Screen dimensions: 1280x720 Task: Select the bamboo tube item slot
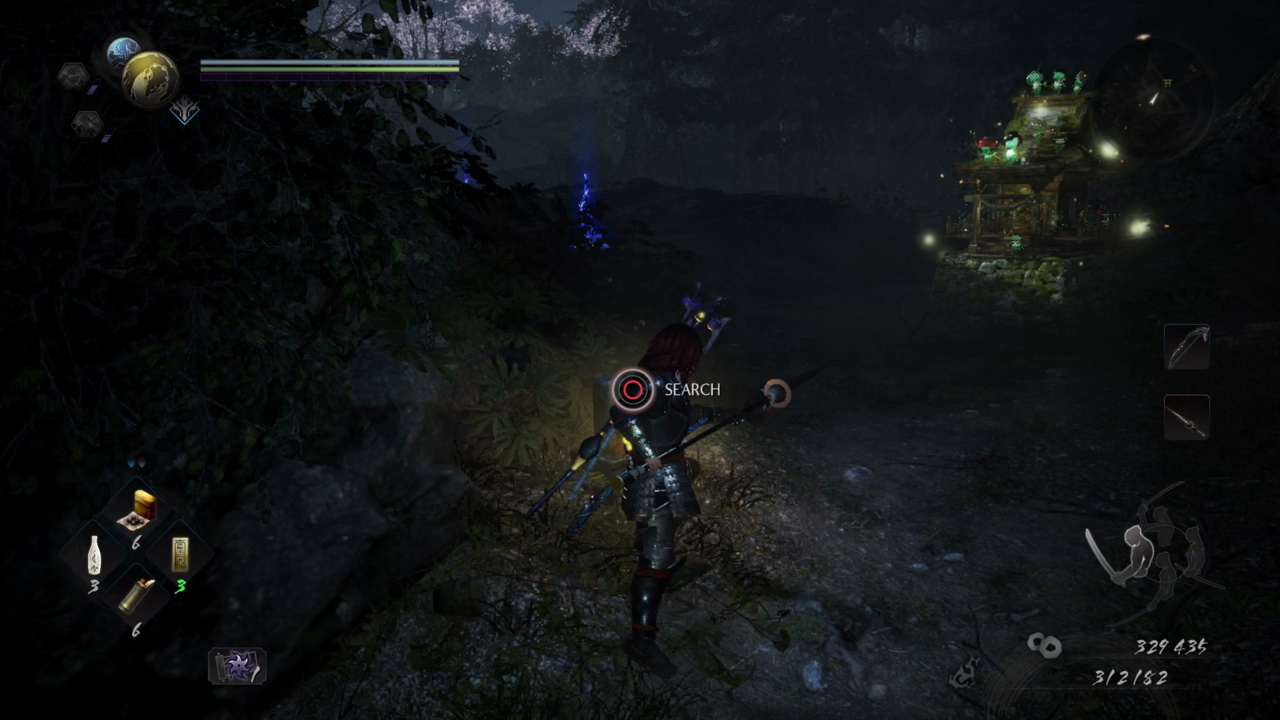click(x=136, y=596)
